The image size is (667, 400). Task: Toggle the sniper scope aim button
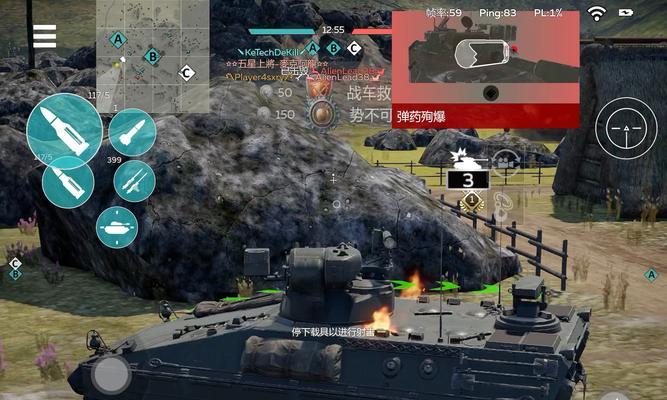627,129
